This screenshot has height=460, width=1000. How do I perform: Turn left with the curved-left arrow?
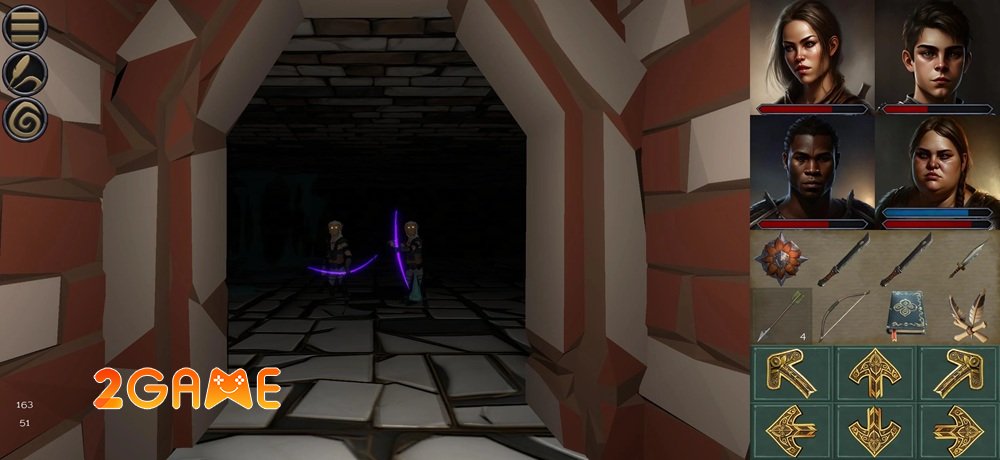click(790, 373)
